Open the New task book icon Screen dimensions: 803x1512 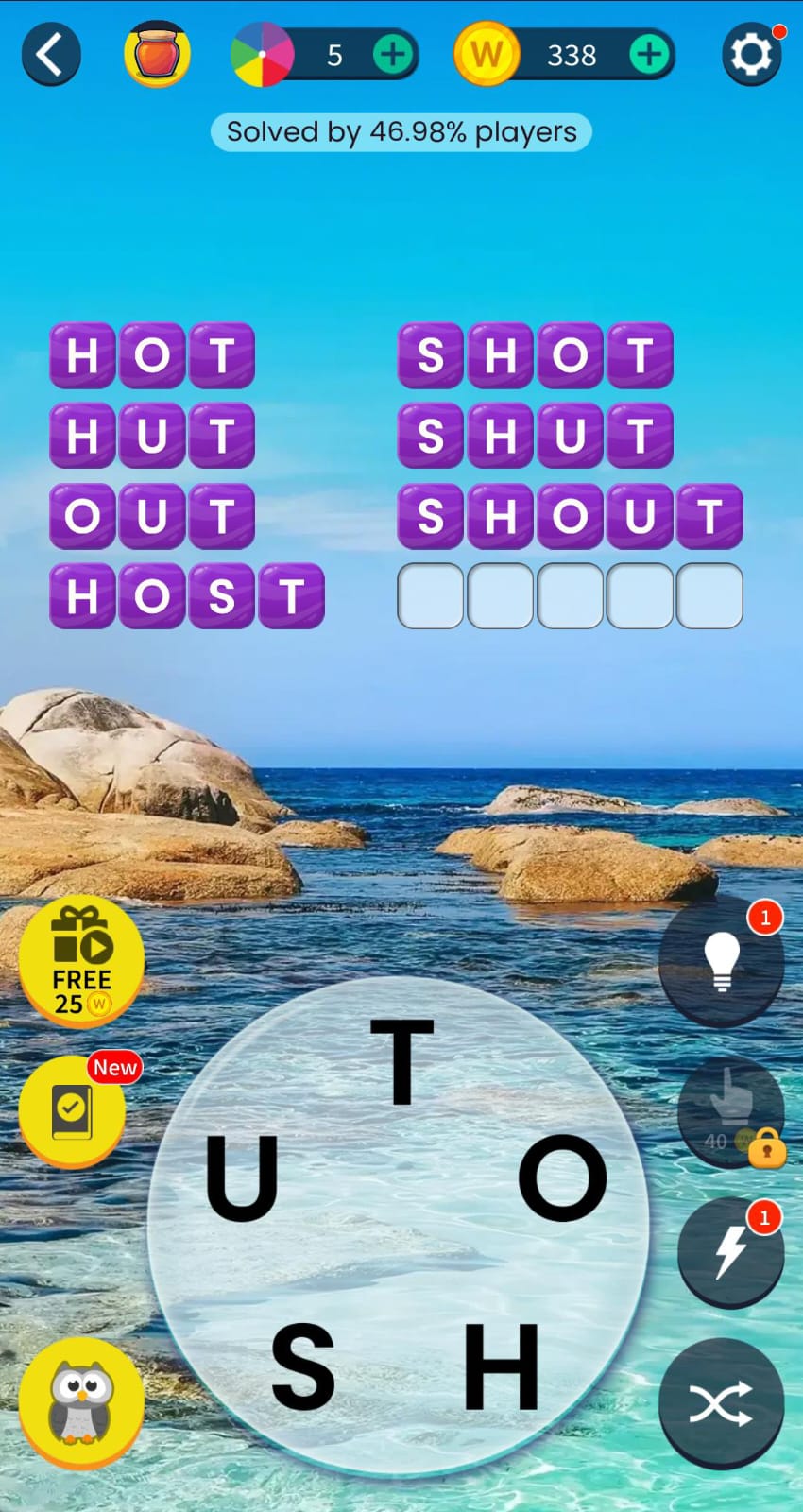pos(73,1109)
